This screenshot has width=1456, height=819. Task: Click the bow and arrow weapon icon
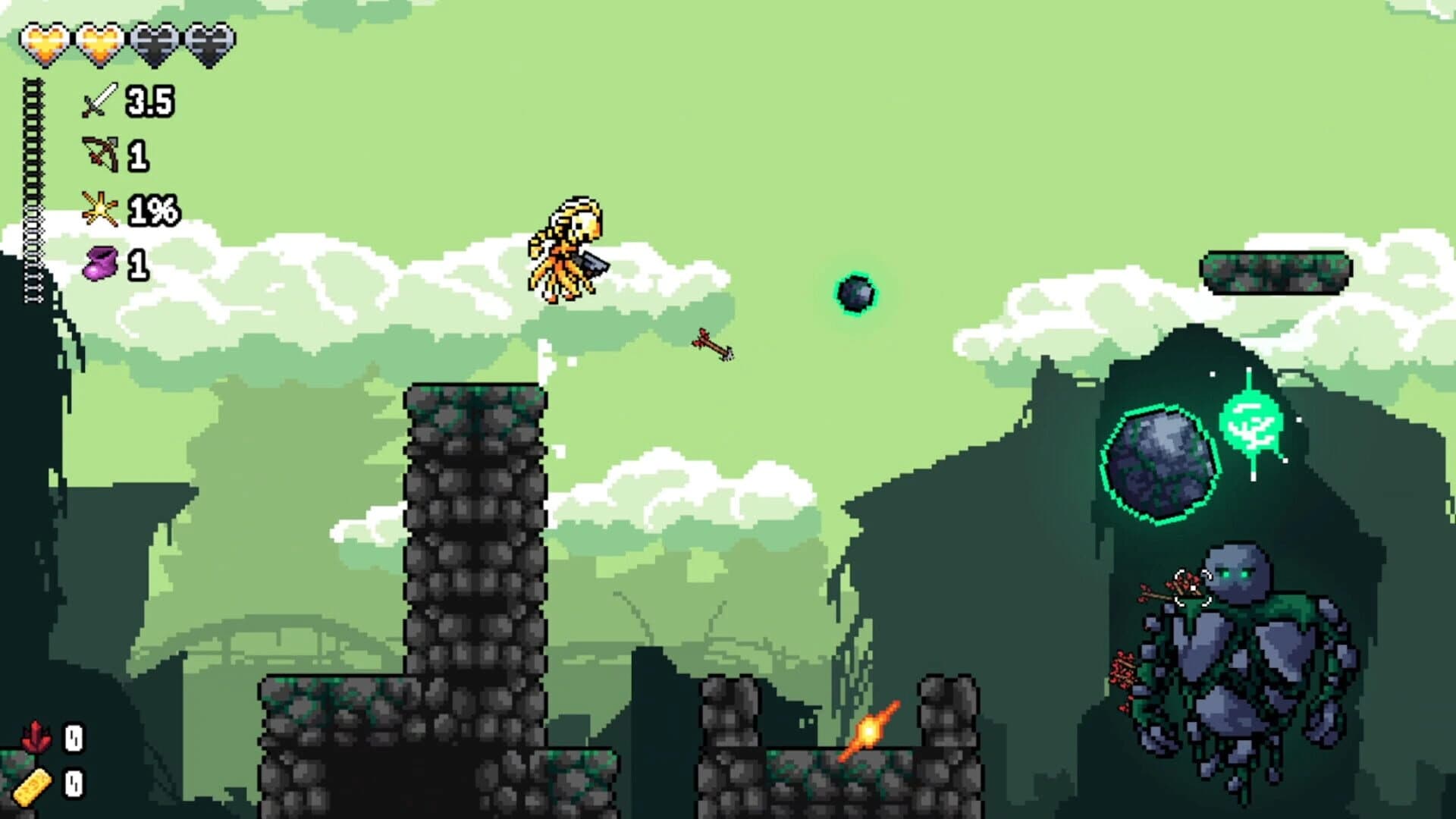point(102,152)
